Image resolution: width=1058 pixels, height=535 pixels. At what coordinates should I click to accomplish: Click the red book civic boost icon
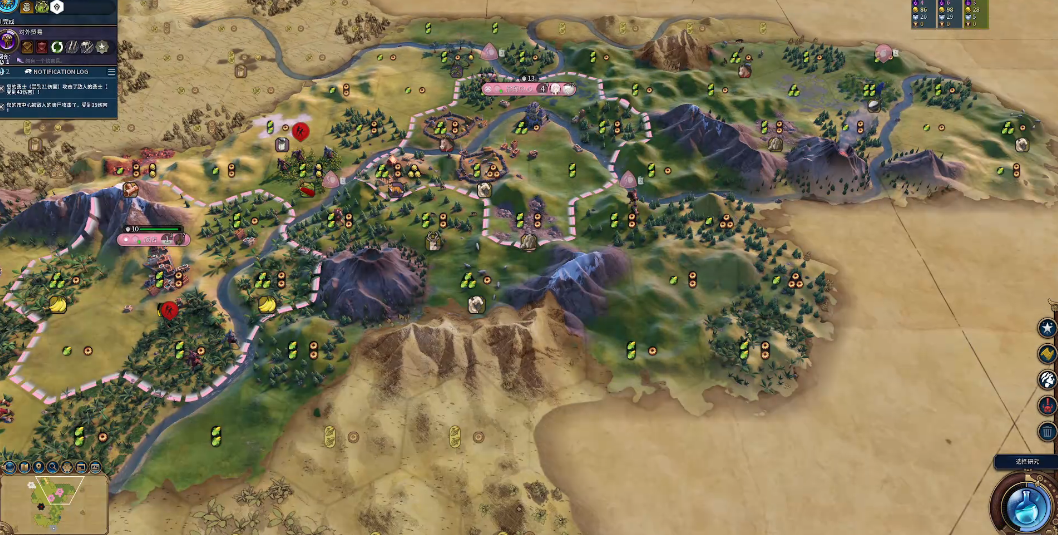tap(42, 47)
